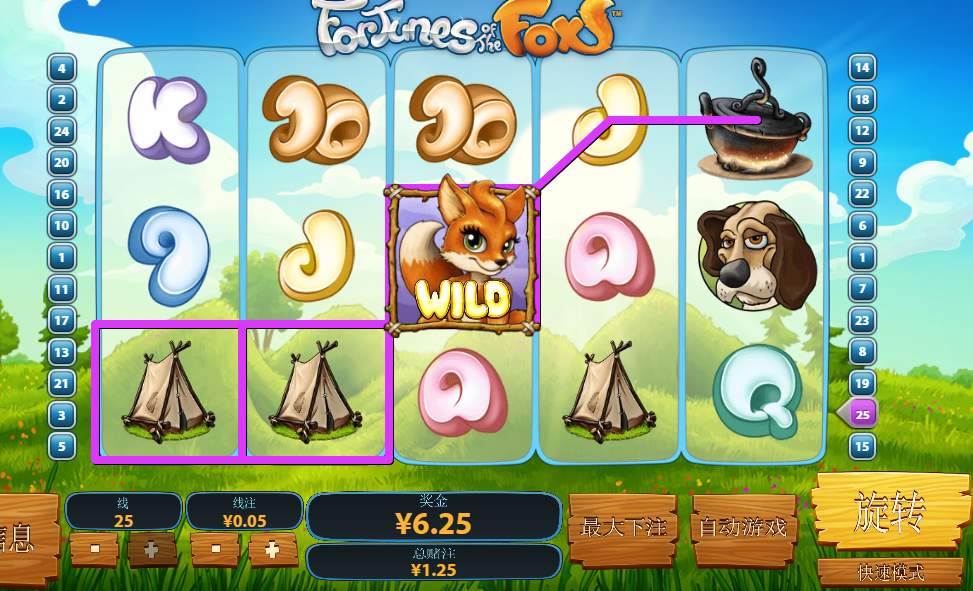Lower the line bet (线注) amount
973x591 pixels.
coord(216,549)
